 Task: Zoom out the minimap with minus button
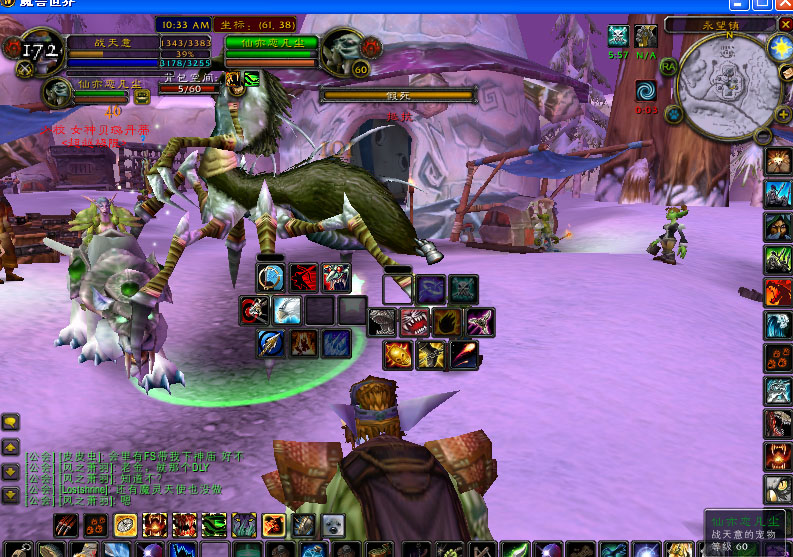(762, 137)
